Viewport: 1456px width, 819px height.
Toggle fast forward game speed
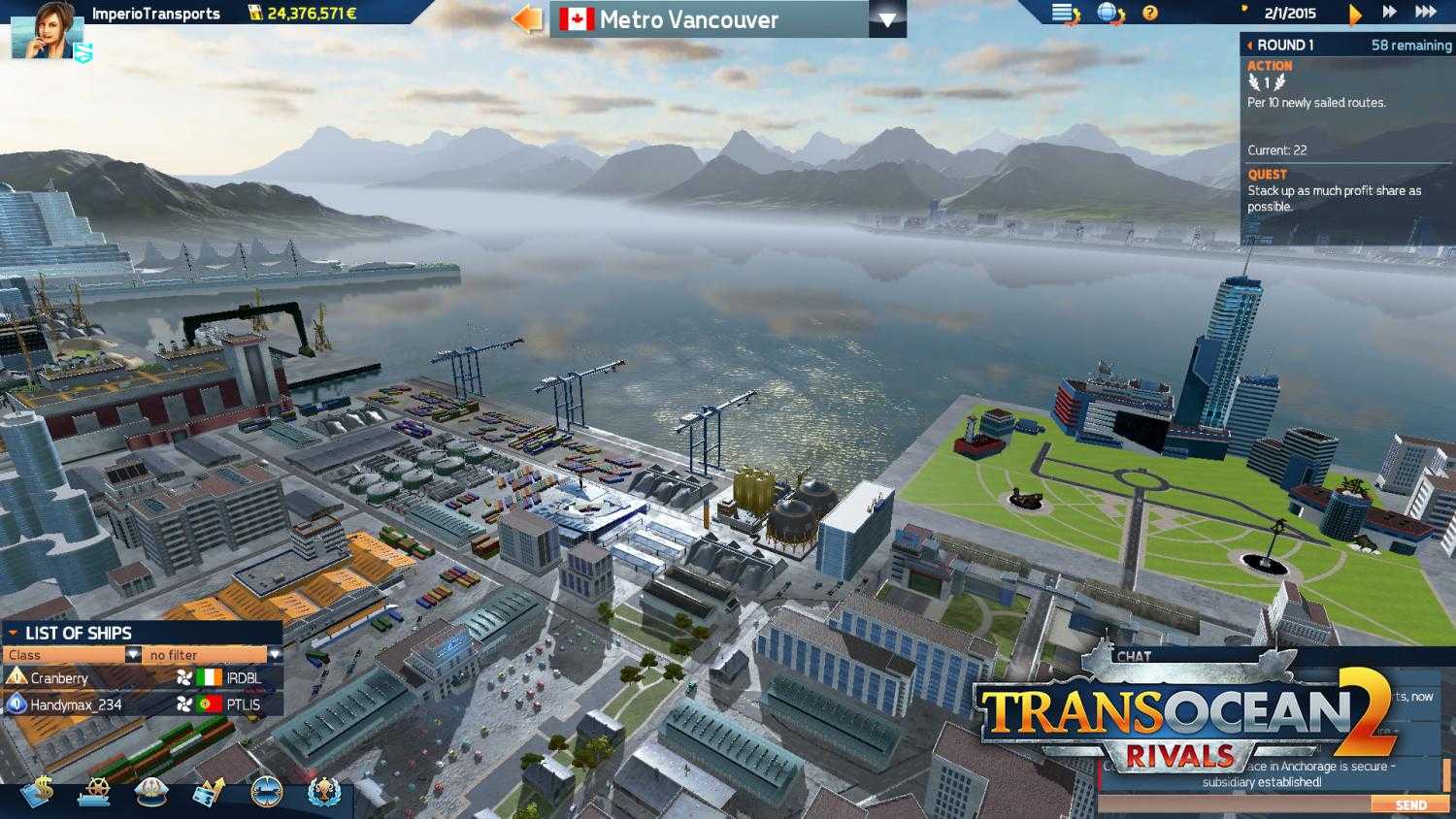coord(1388,13)
